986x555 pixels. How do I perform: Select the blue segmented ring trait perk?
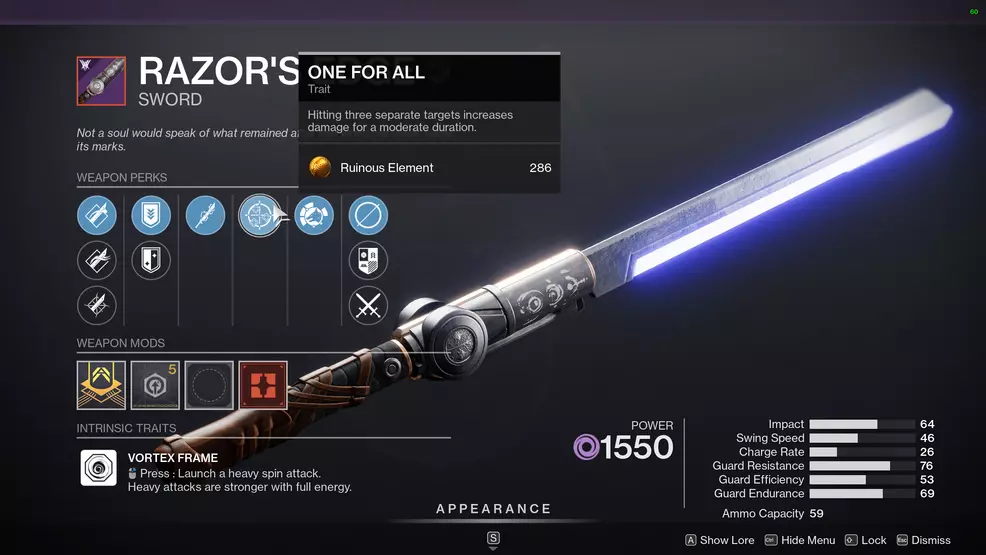pyautogui.click(x=314, y=215)
